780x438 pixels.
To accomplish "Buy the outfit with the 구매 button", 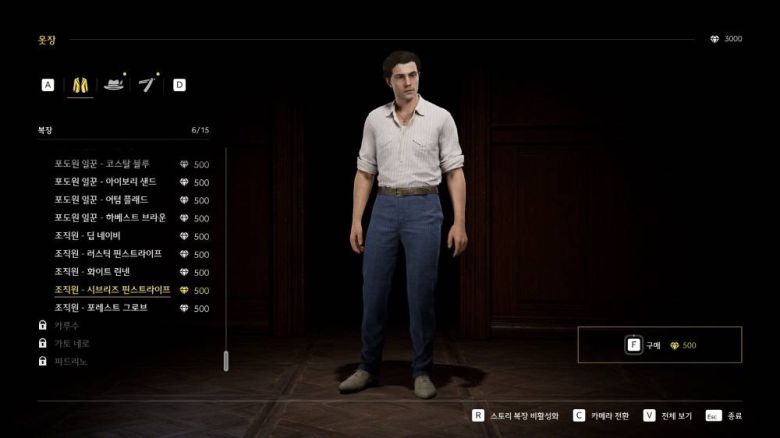I will pos(659,345).
